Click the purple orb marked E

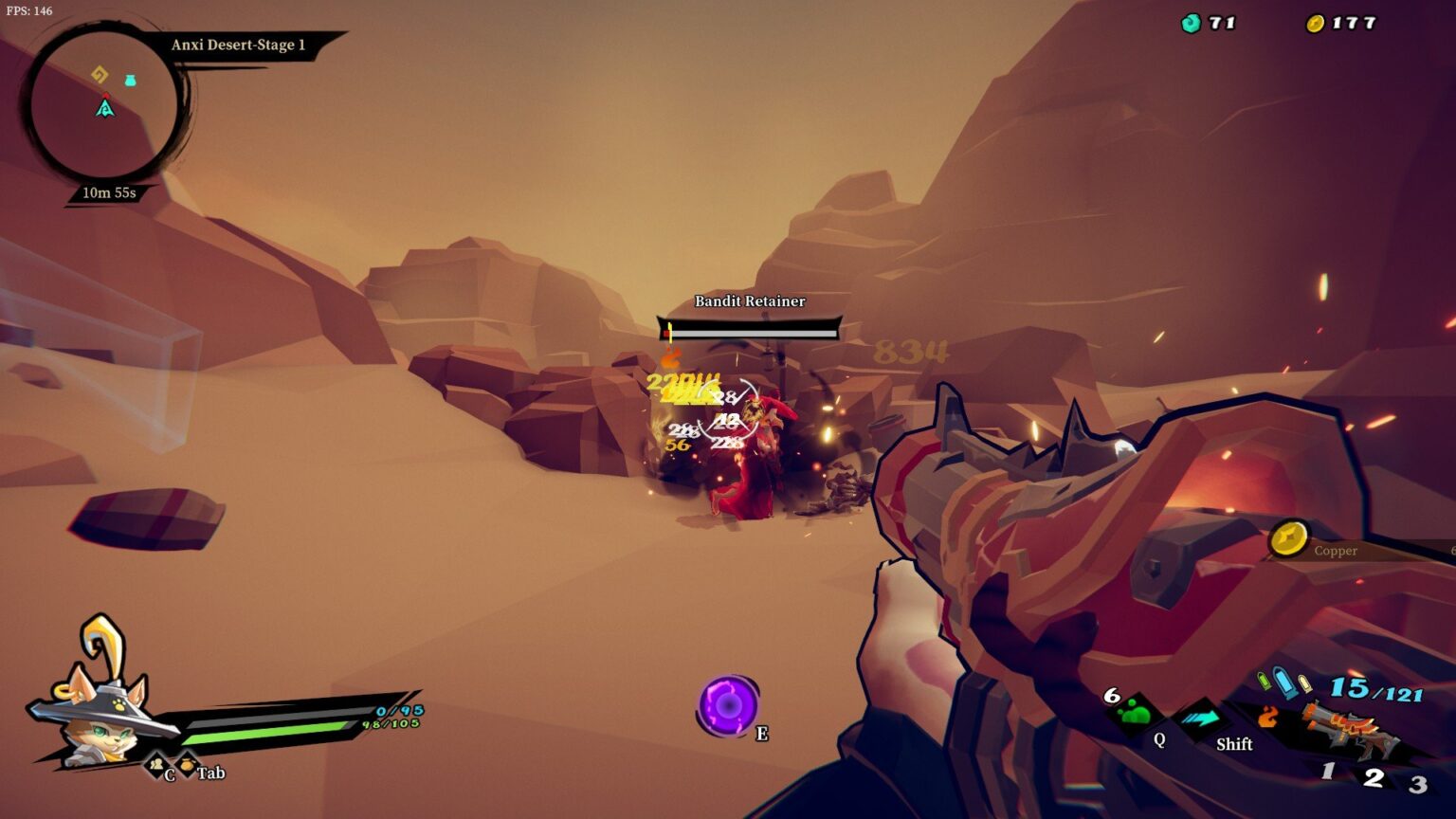click(730, 706)
